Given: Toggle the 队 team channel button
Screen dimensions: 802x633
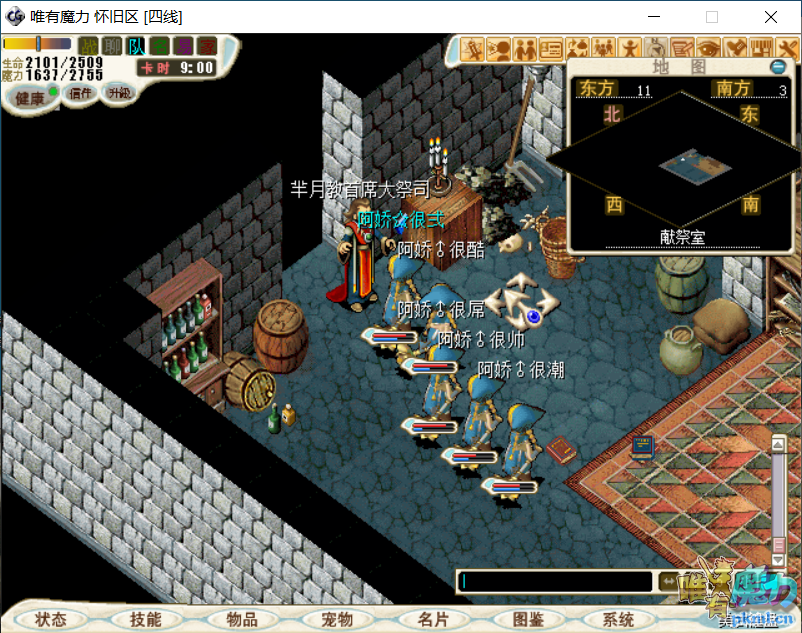Looking at the screenshot, I should pos(136,46).
